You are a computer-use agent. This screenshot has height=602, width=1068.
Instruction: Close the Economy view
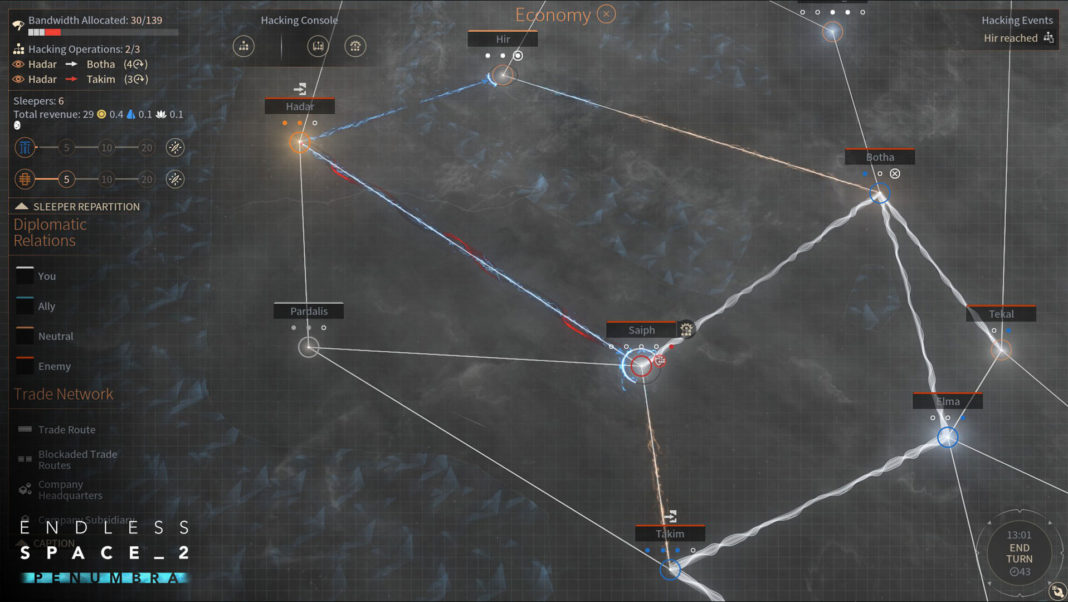pyautogui.click(x=606, y=14)
